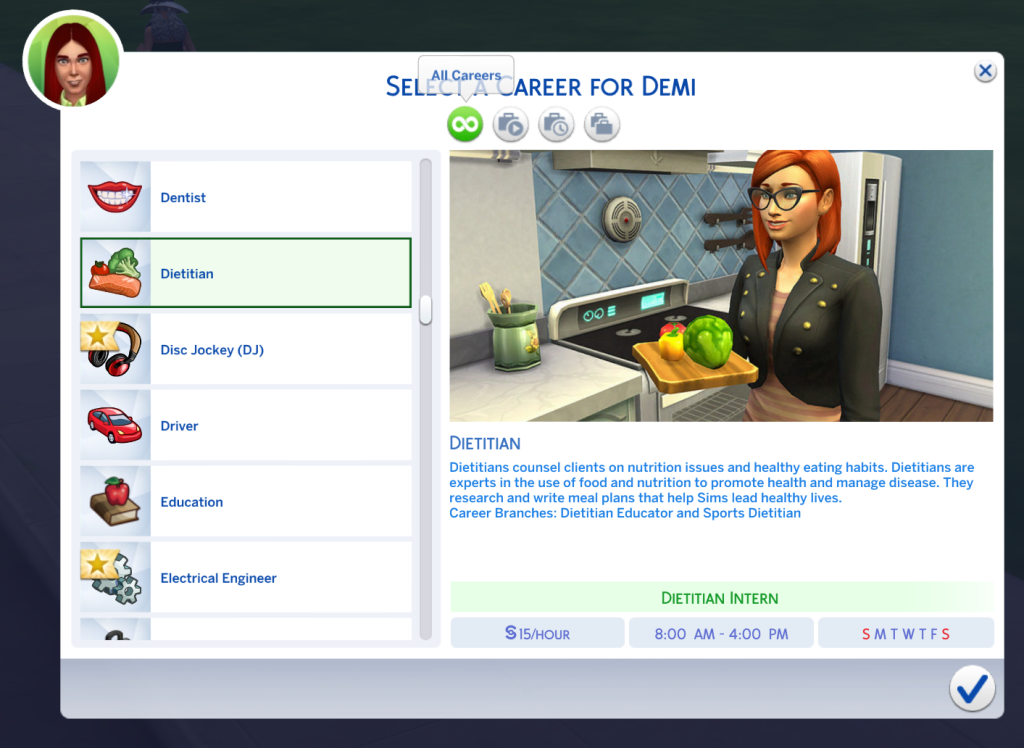The image size is (1024, 748).
Task: Select the Driver career row
Action: click(x=245, y=426)
